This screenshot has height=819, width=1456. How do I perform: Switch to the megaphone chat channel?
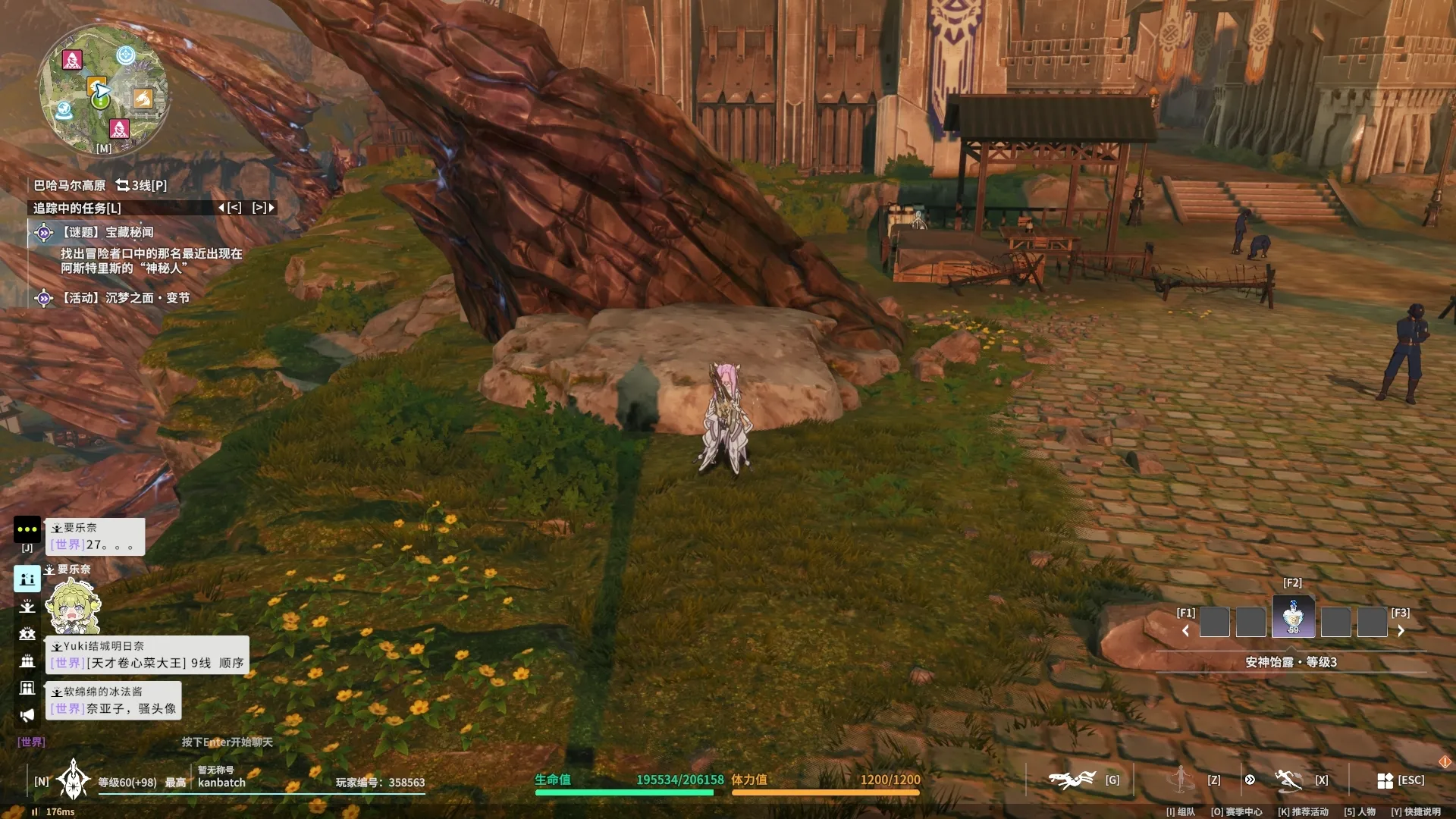click(27, 715)
